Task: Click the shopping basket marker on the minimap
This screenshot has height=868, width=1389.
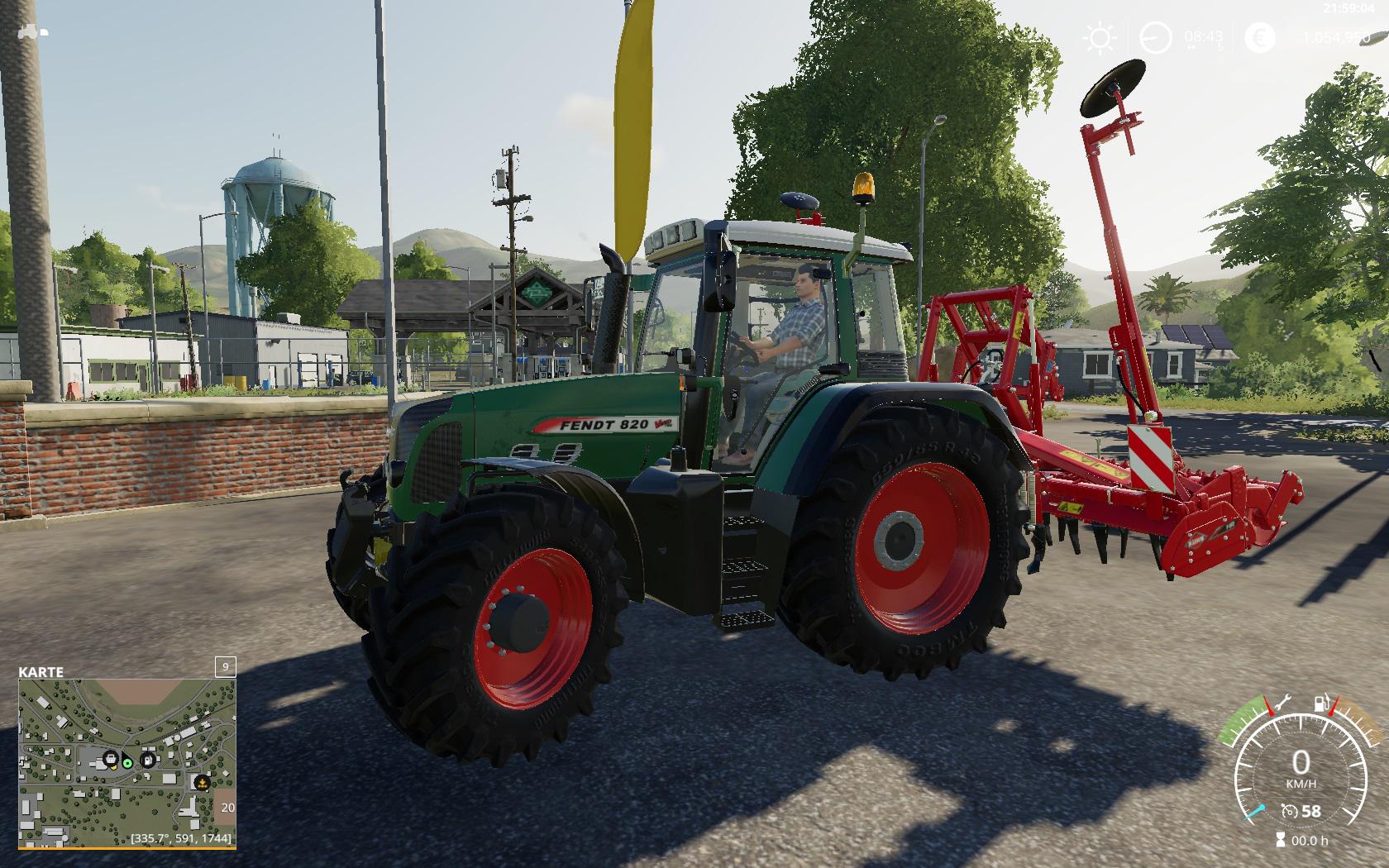Action: pyautogui.click(x=111, y=758)
